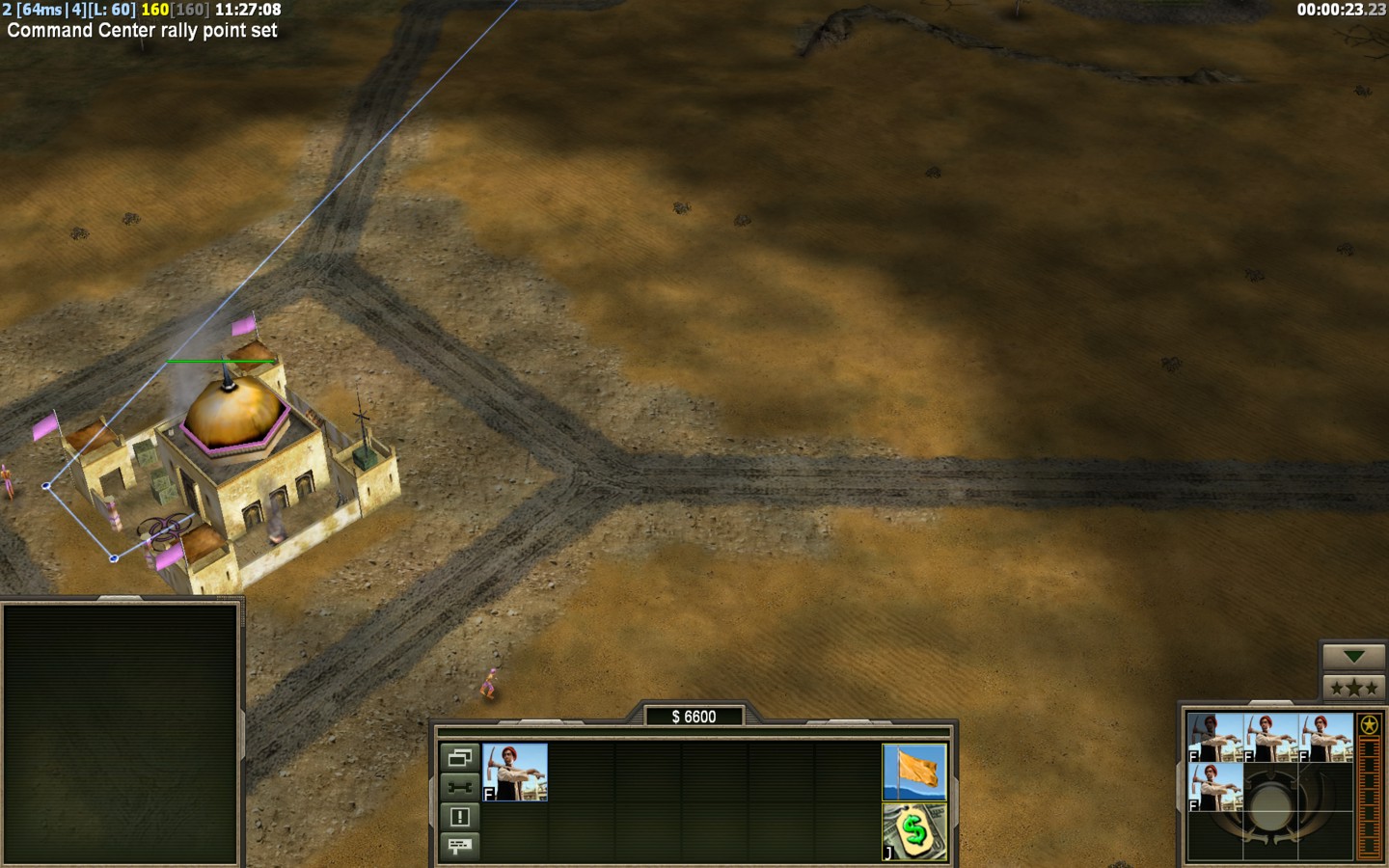Activate the green dollar sign sell command

(914, 831)
